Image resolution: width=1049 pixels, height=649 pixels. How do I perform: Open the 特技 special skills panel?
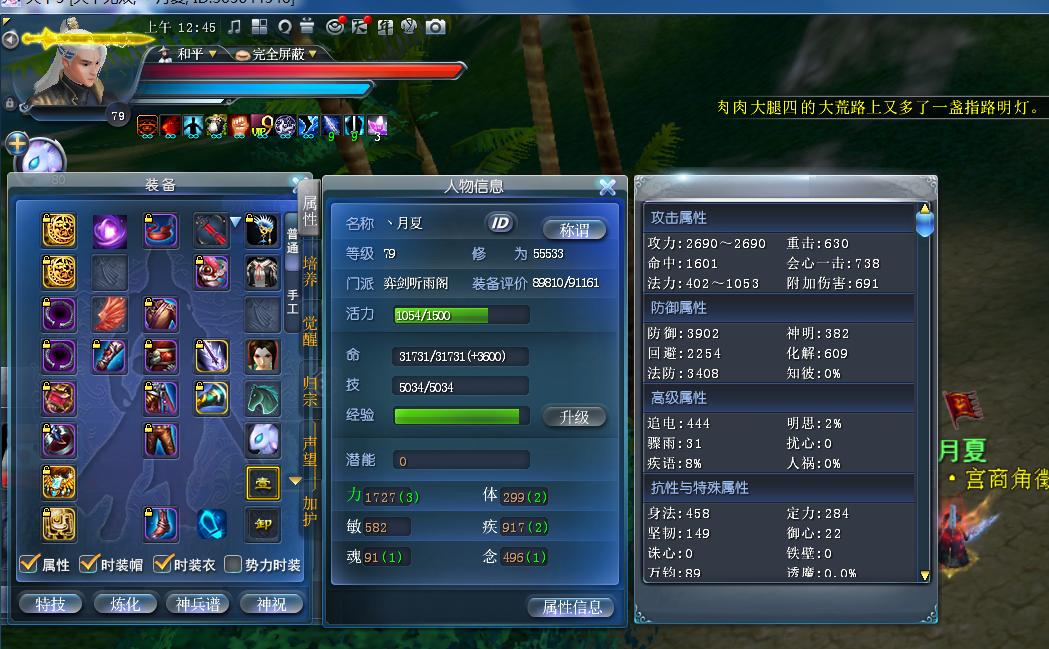(x=50, y=604)
